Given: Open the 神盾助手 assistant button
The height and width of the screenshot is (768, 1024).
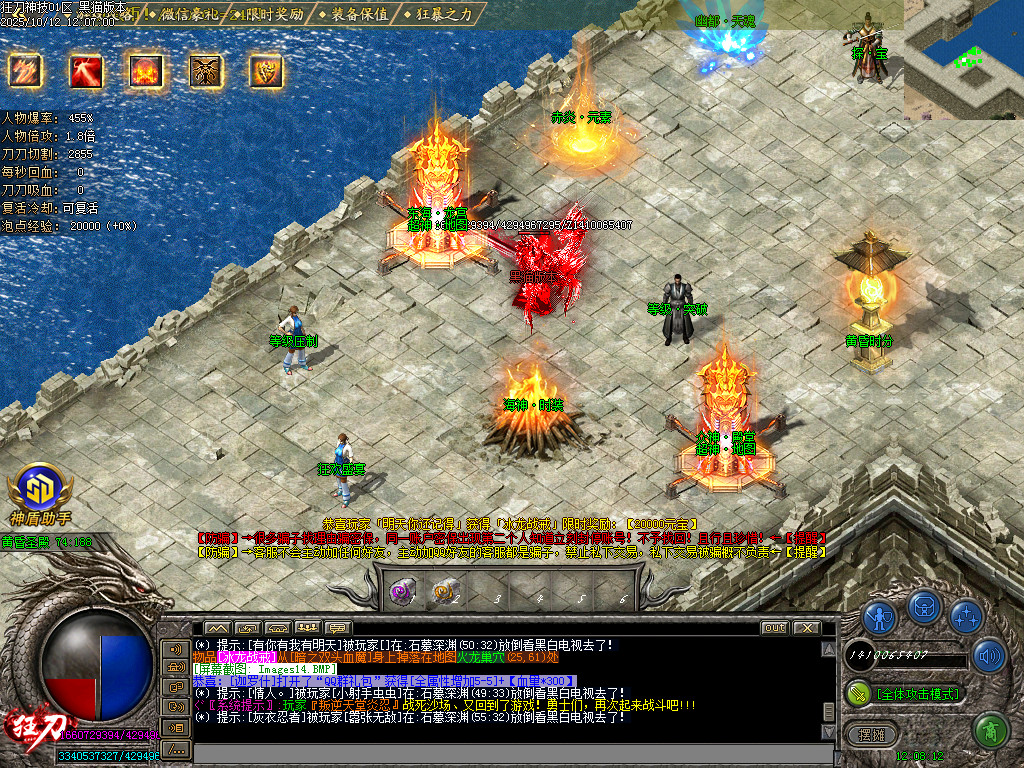Looking at the screenshot, I should tap(40, 493).
